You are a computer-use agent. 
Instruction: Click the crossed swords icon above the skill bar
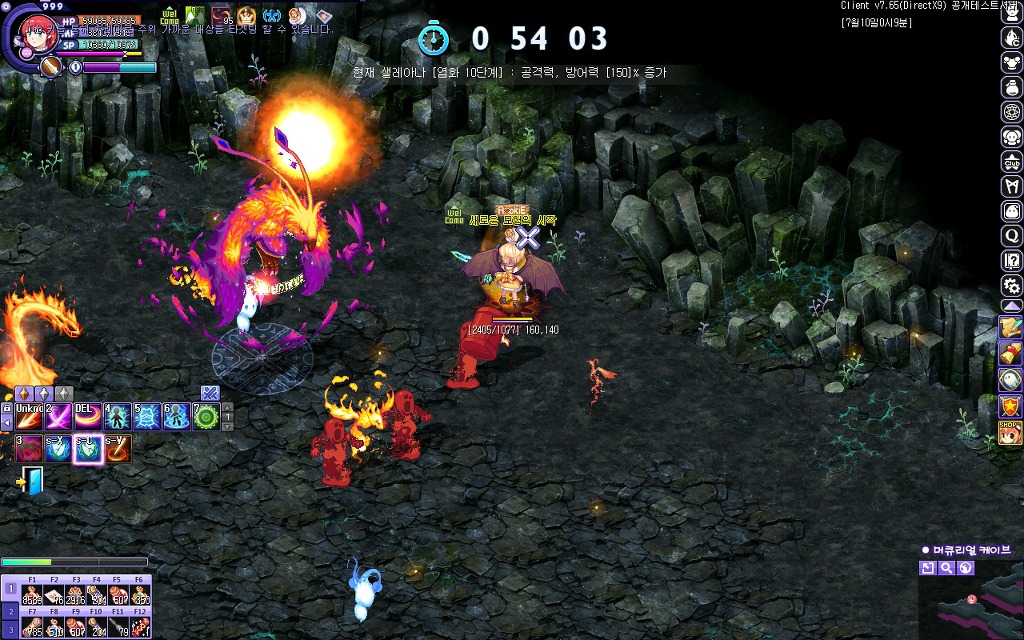pyautogui.click(x=209, y=392)
